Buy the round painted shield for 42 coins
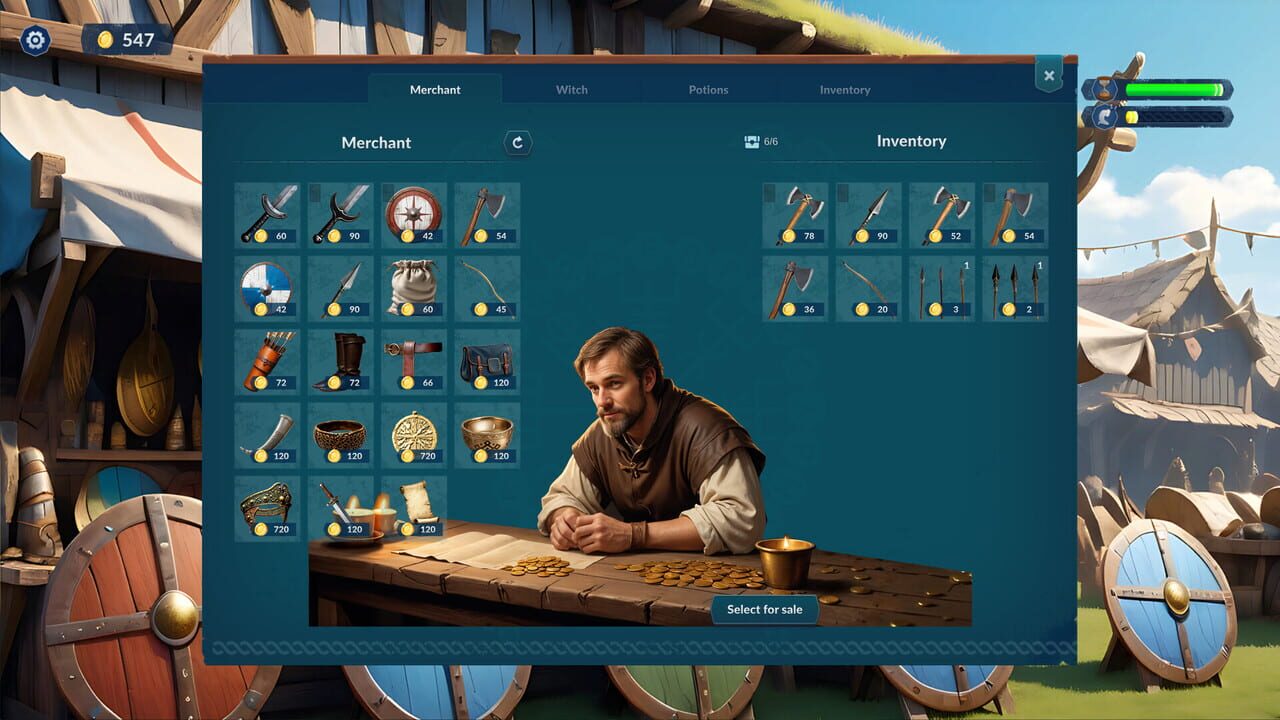1280x720 pixels. point(267,287)
